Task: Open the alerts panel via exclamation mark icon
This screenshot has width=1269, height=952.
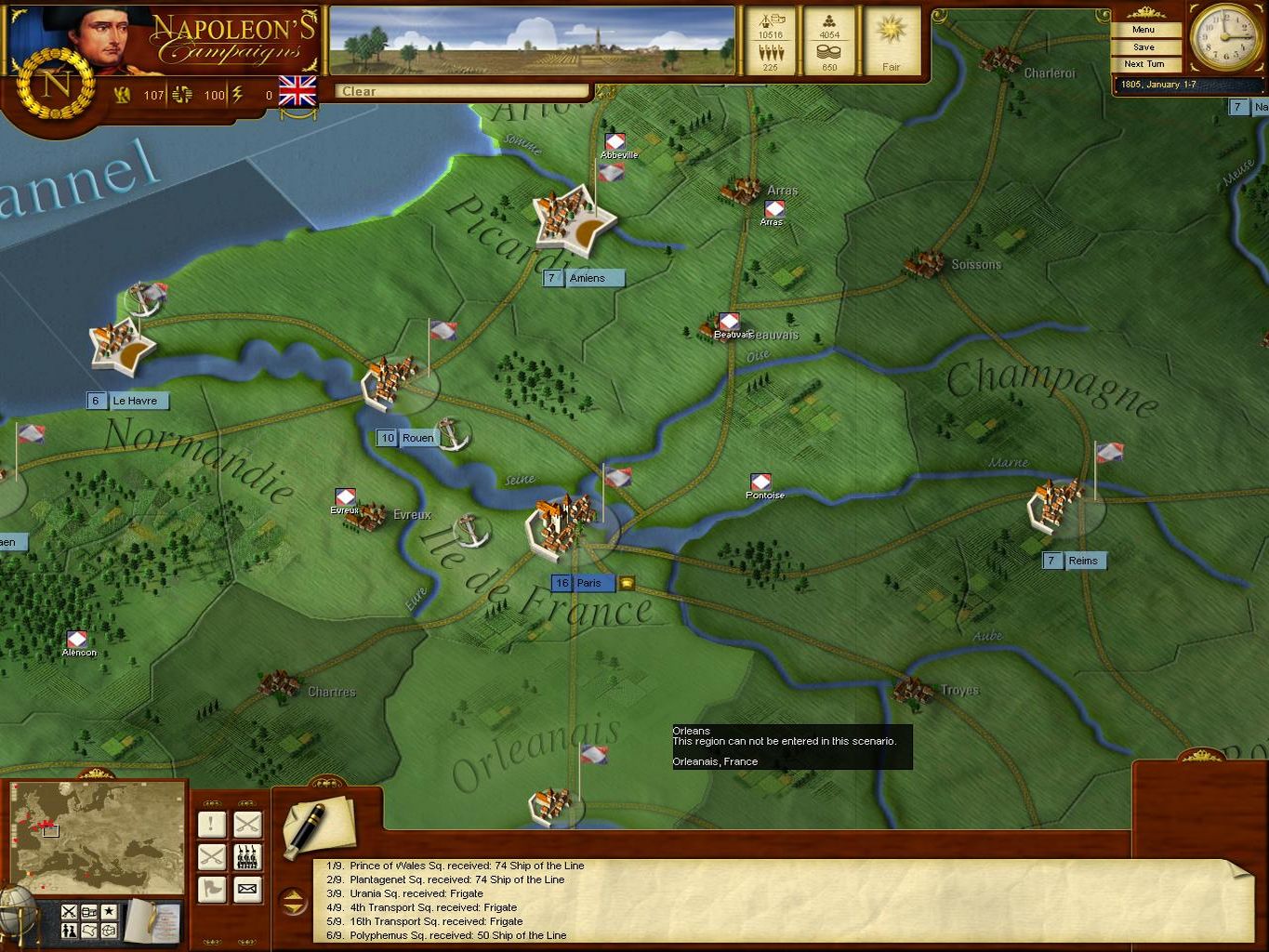Action: 211,823
